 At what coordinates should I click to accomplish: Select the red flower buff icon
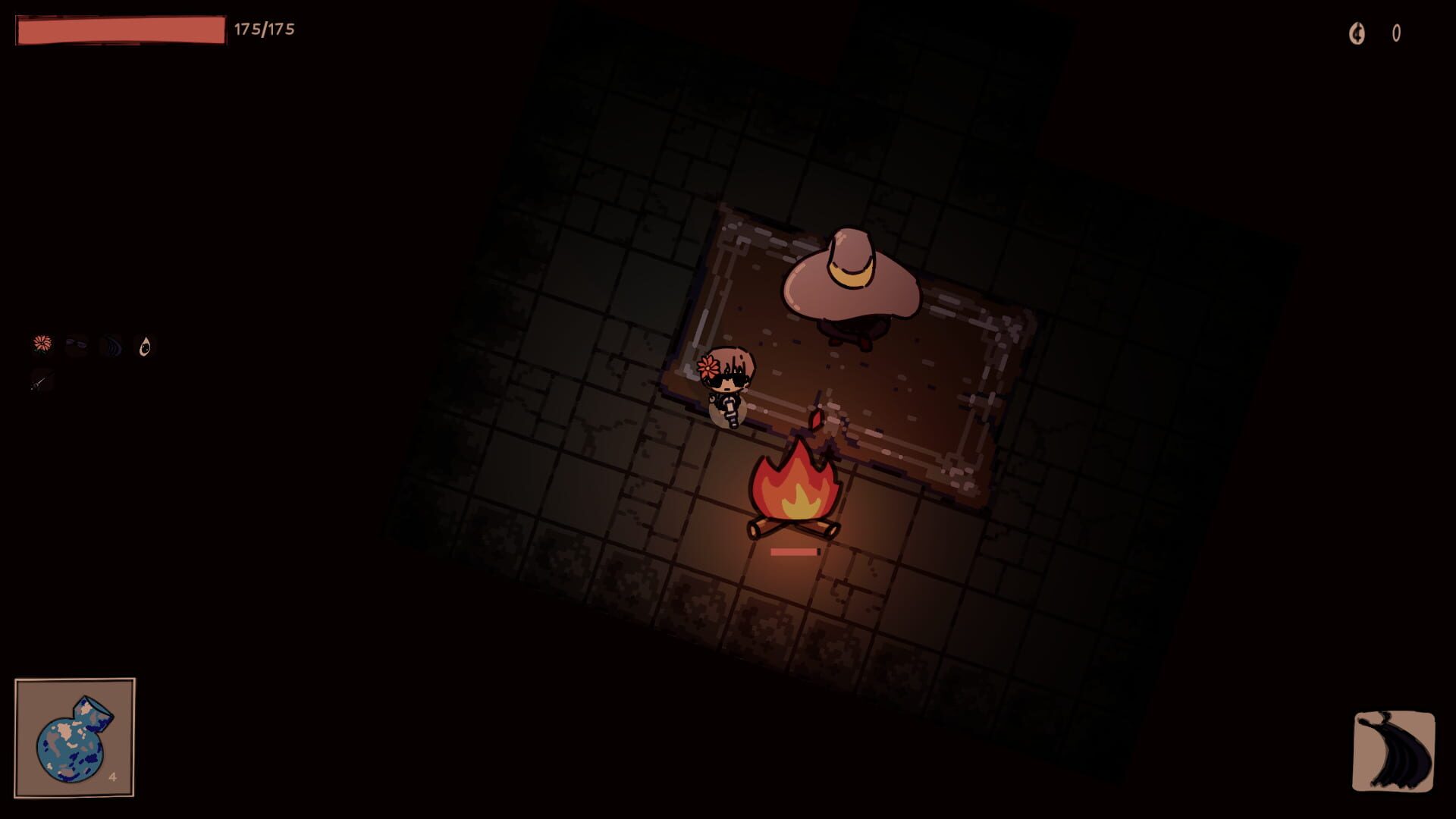click(x=42, y=345)
